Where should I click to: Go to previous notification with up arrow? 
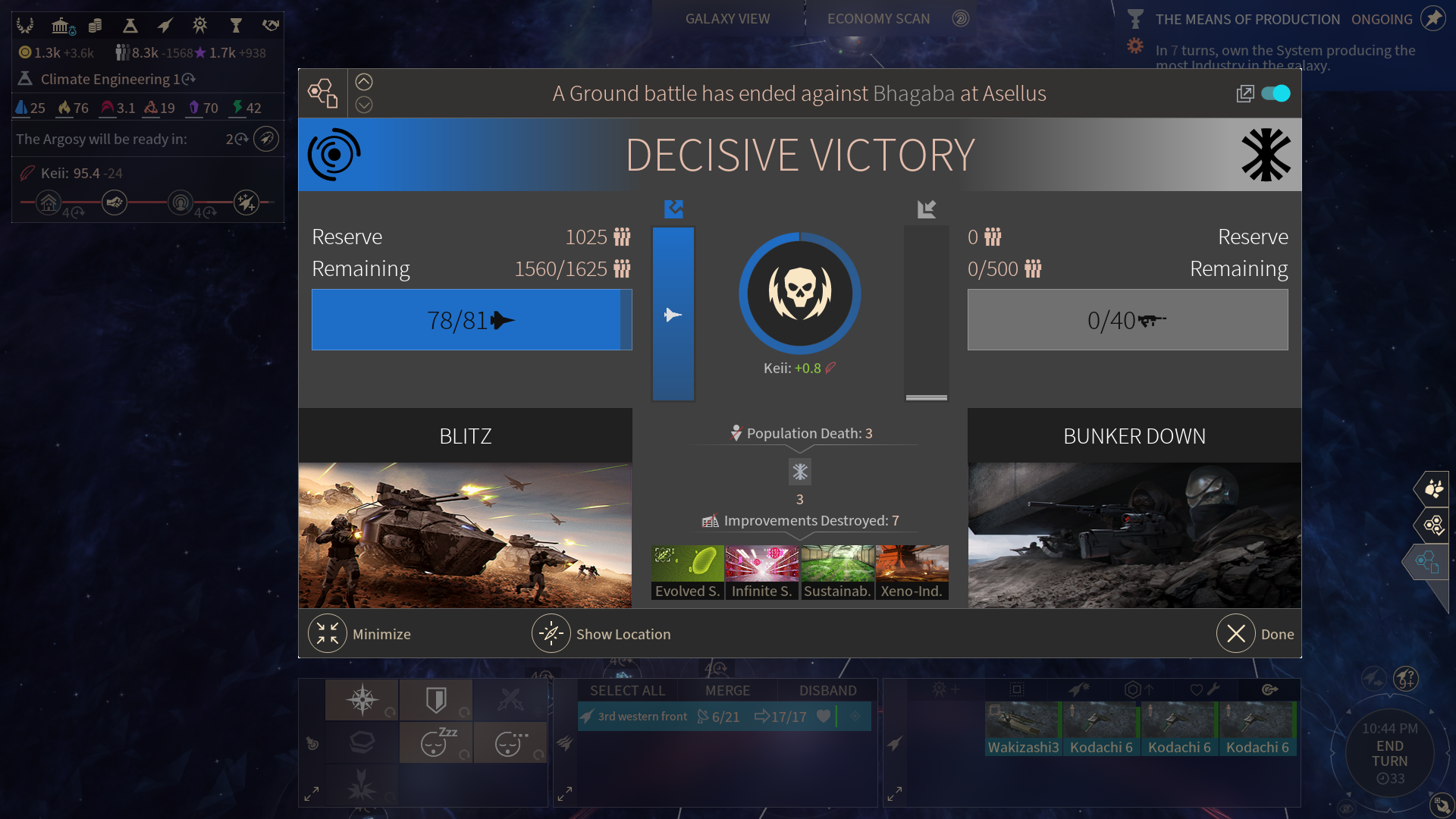364,82
